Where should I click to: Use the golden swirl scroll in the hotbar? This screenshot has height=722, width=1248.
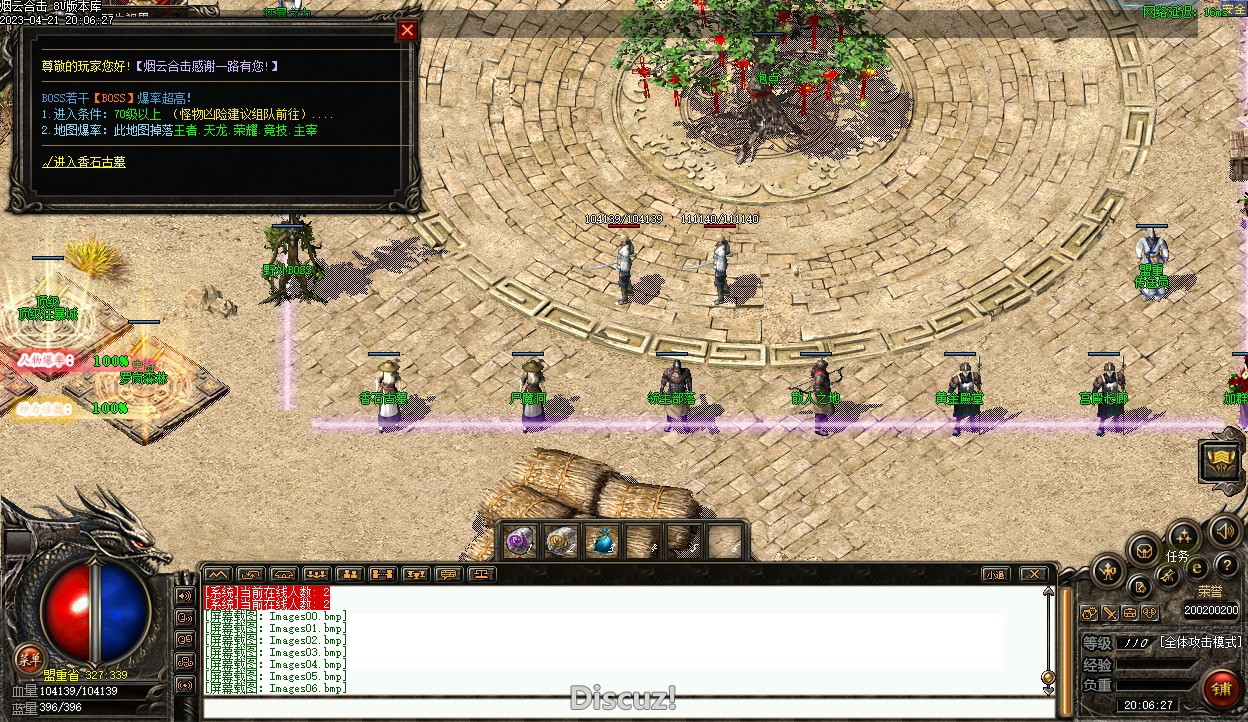point(560,541)
